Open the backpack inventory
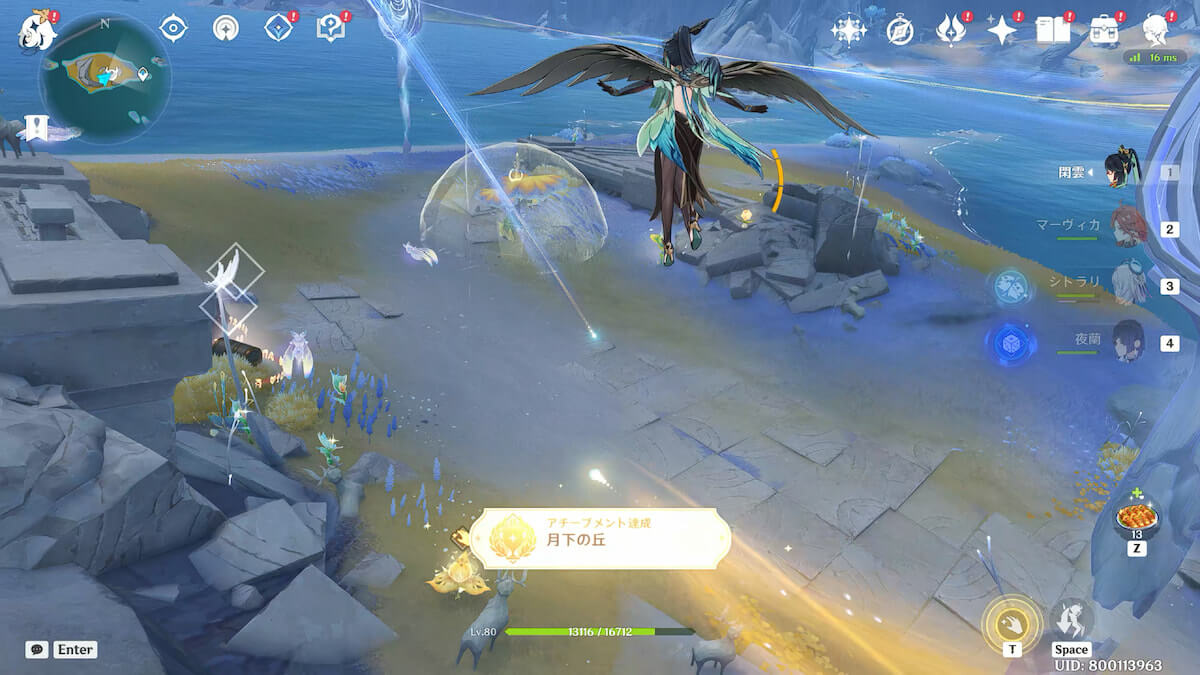1200x675 pixels. coord(1104,31)
